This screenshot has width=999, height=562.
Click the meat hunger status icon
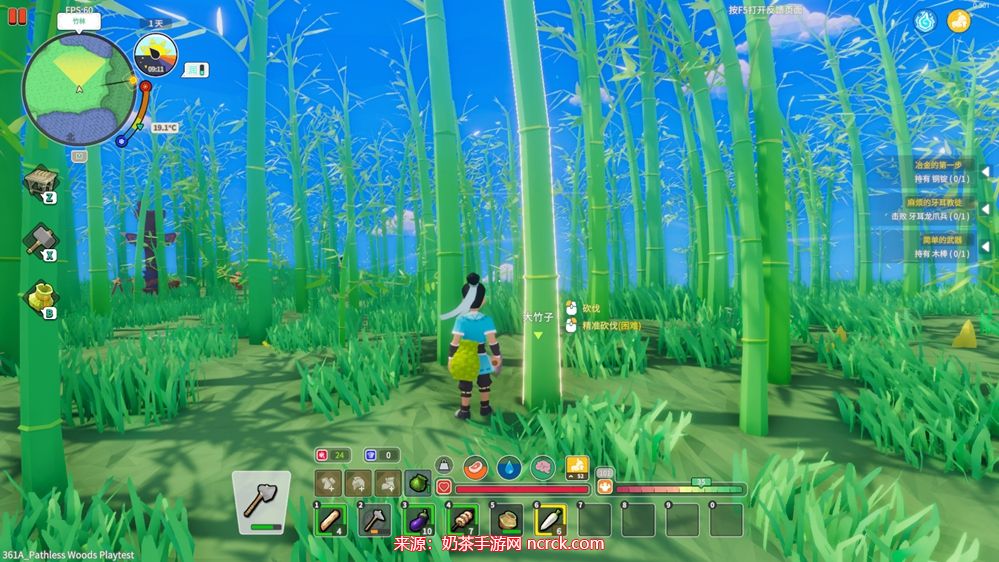(x=474, y=466)
